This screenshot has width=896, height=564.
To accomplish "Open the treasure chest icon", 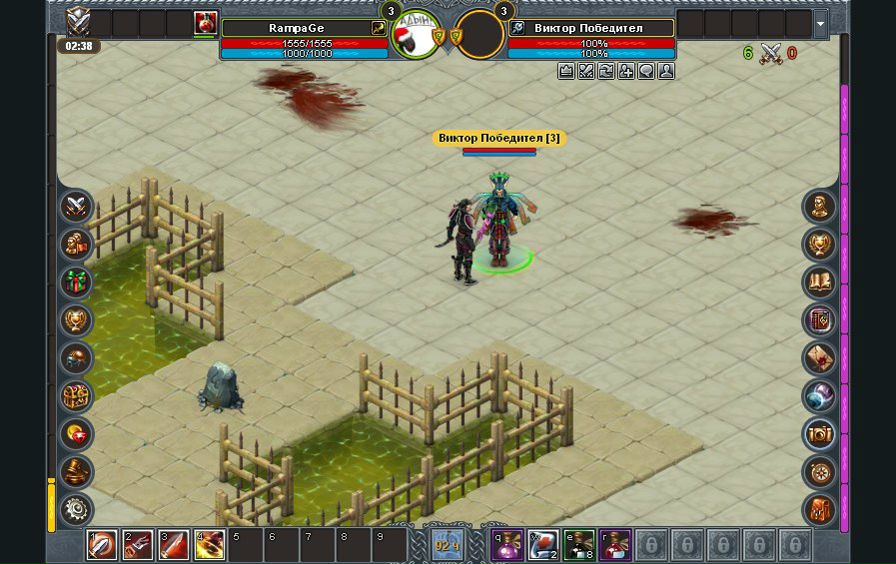I will (x=76, y=397).
